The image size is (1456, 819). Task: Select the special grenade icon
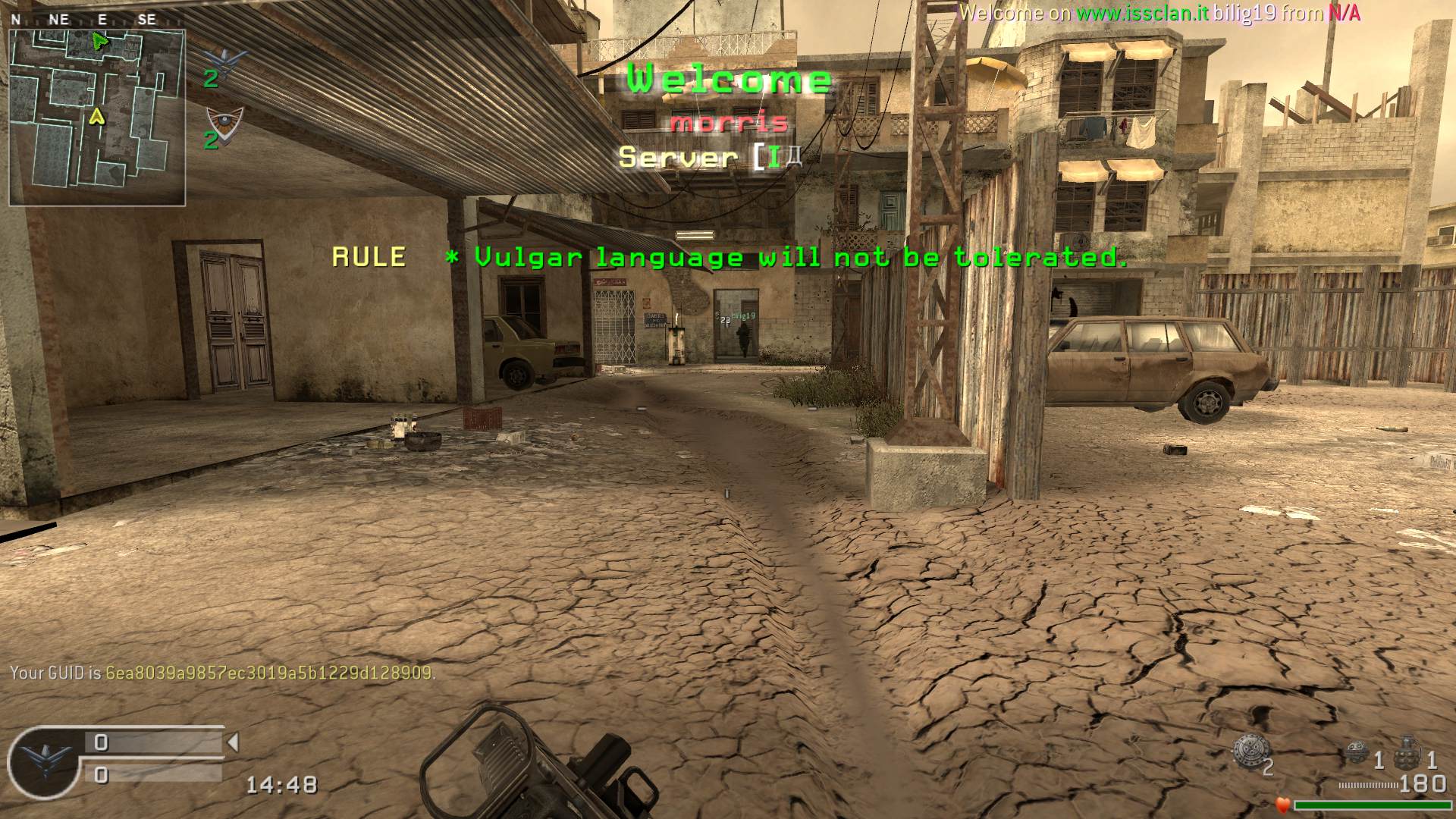(1357, 755)
